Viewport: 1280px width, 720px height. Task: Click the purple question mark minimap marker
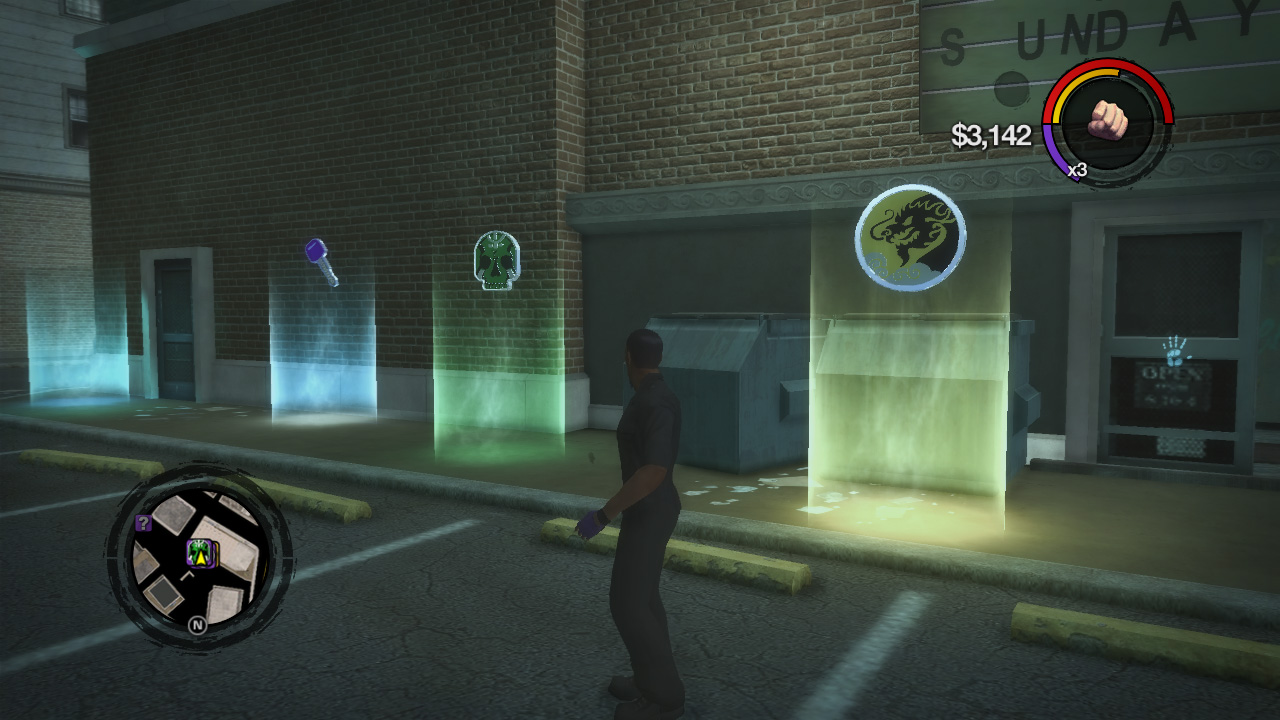[x=143, y=522]
